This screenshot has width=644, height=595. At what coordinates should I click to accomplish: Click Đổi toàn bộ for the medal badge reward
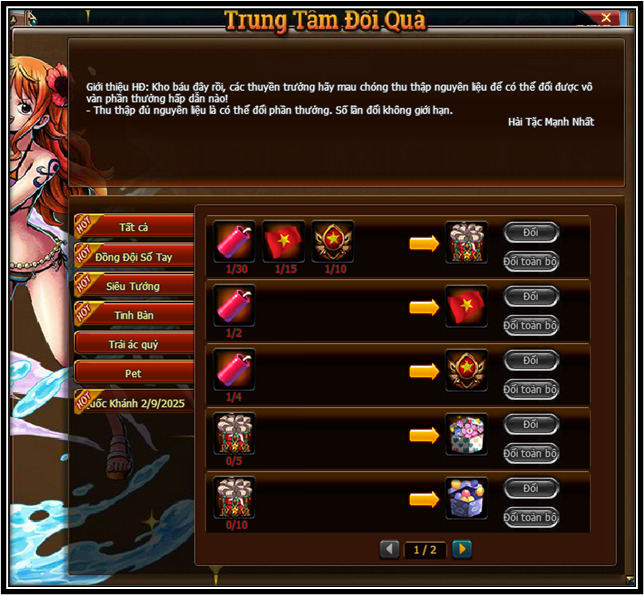point(530,390)
